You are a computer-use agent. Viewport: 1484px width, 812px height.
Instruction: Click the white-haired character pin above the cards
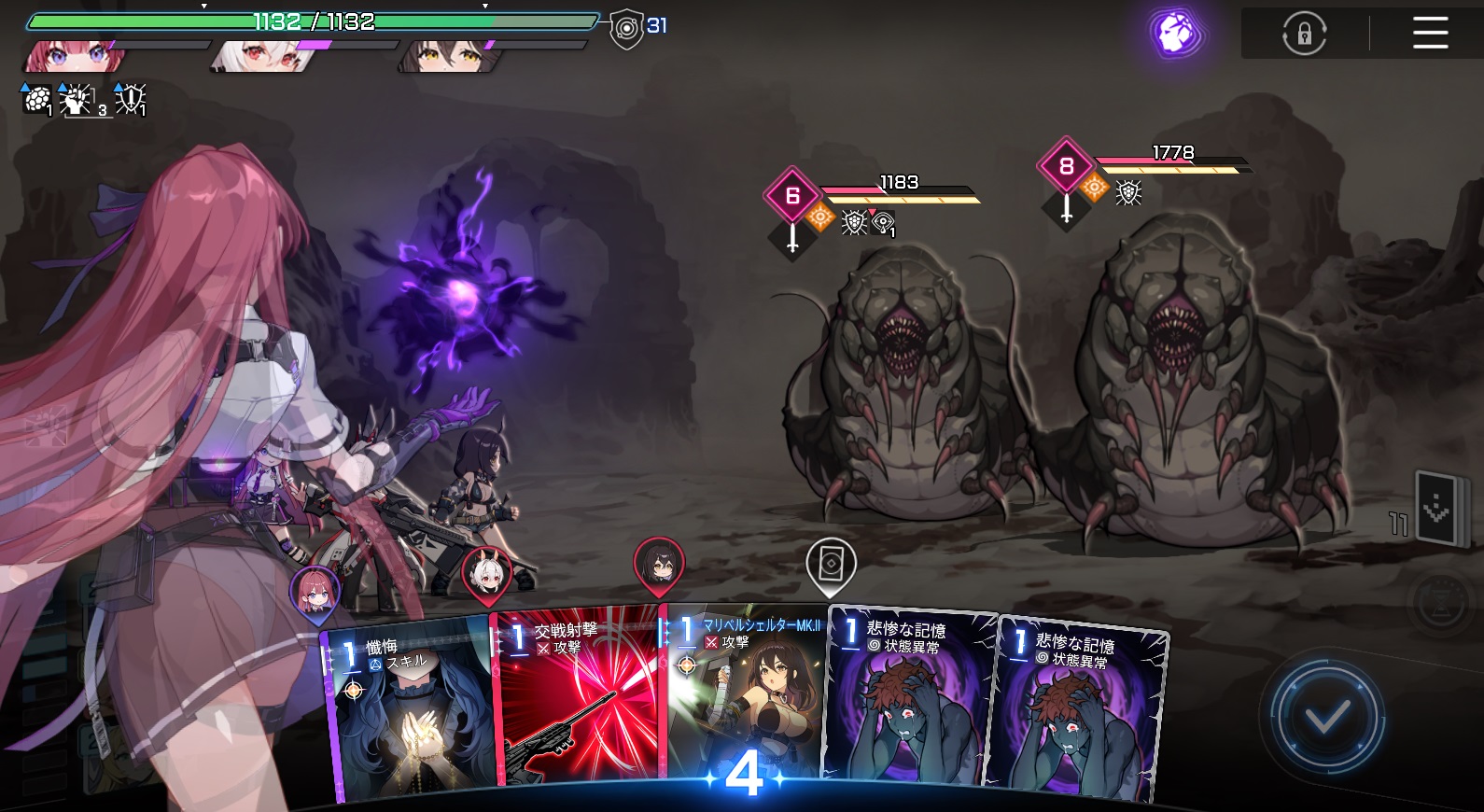click(486, 572)
